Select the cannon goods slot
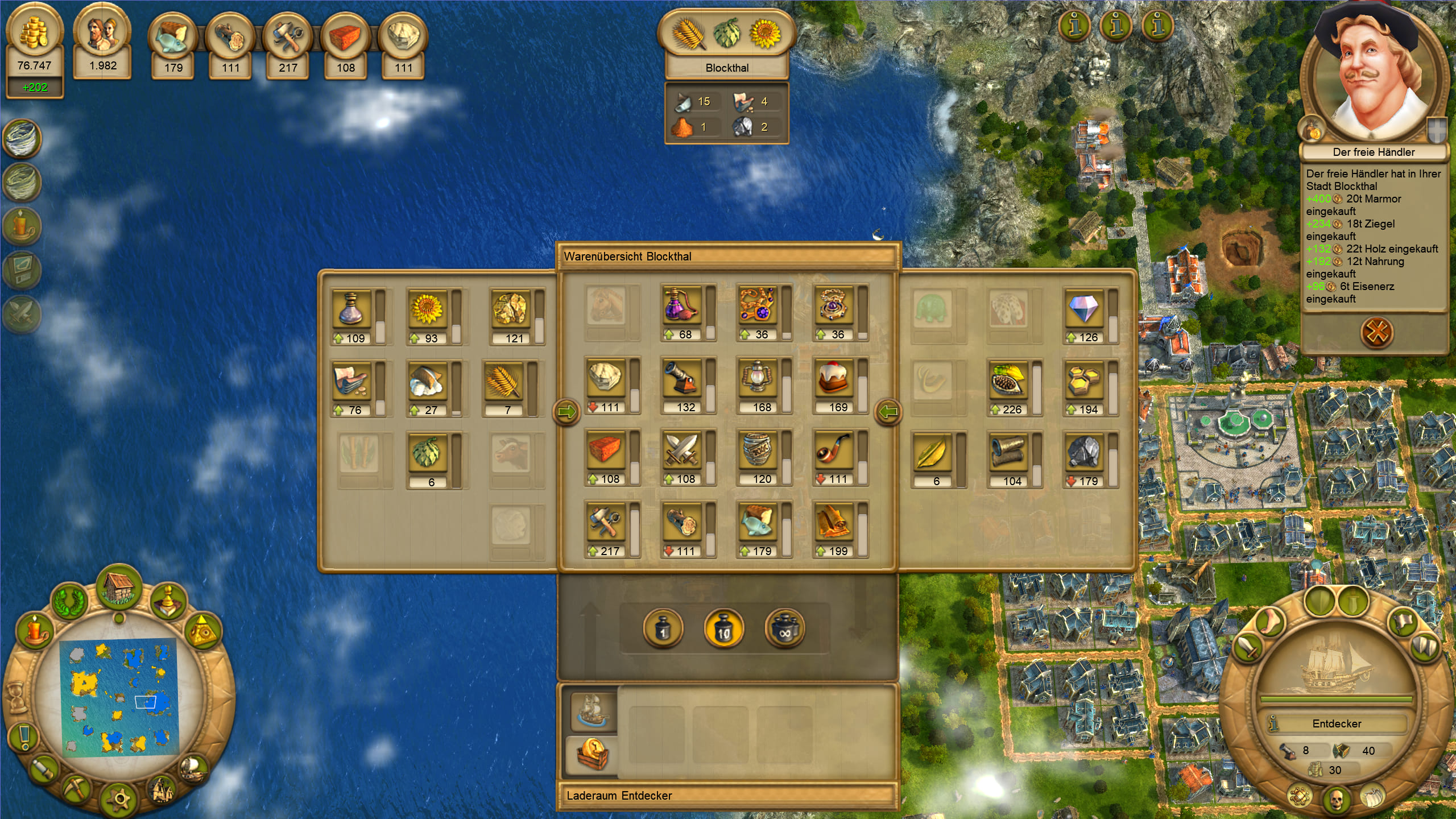The image size is (1456, 819). [x=682, y=379]
